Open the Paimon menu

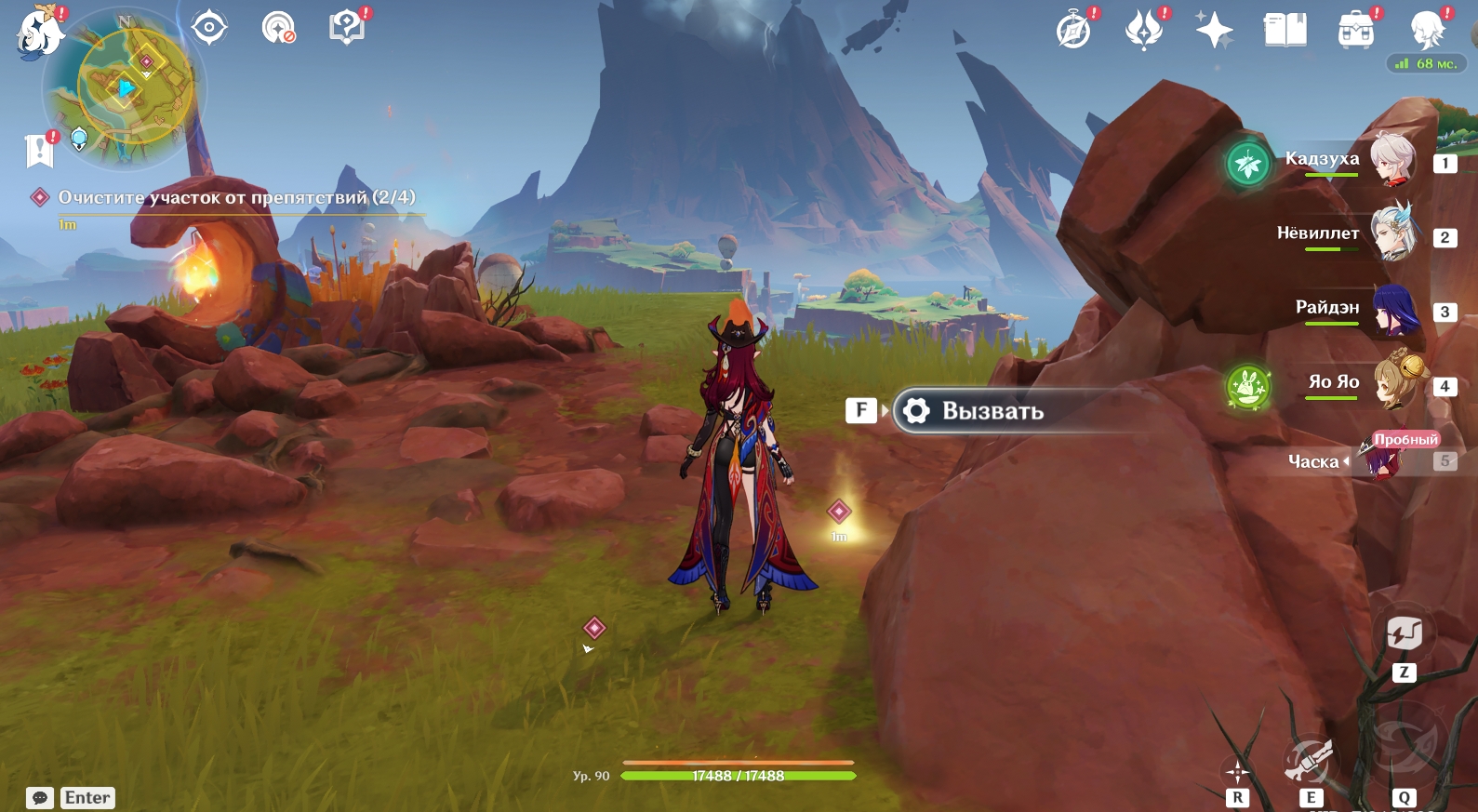(x=39, y=33)
